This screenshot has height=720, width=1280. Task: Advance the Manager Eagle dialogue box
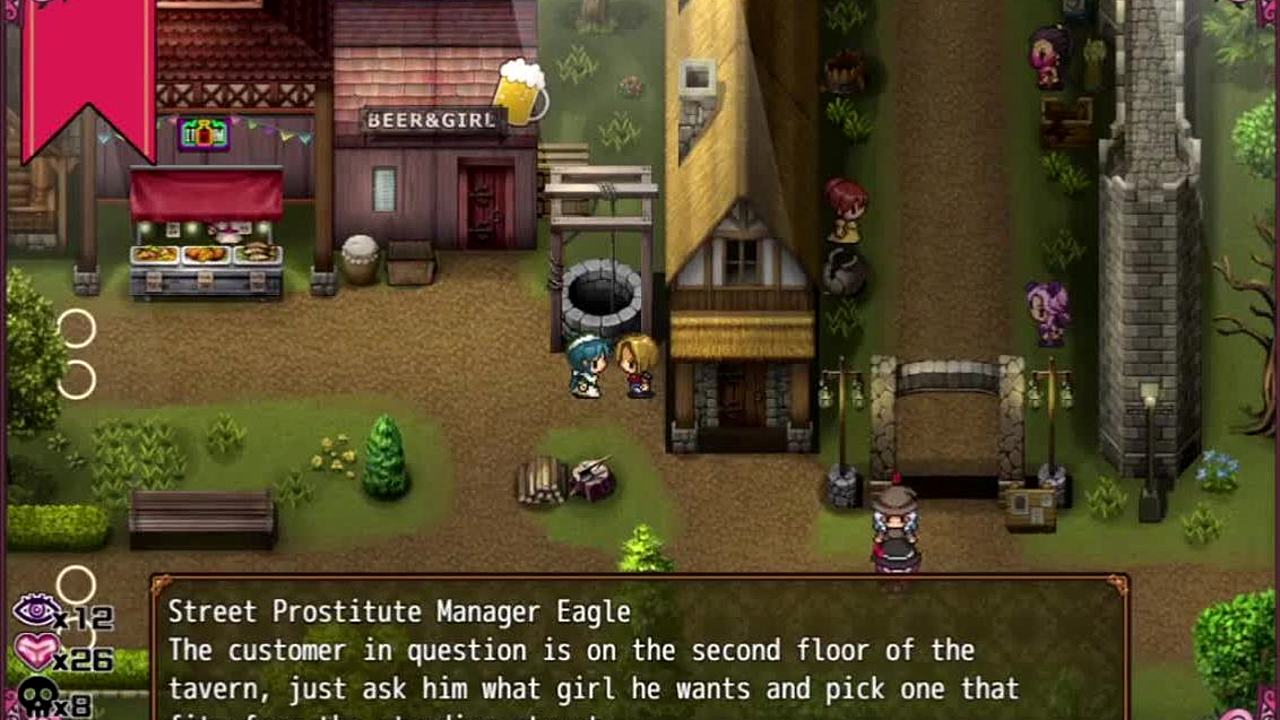point(640,650)
